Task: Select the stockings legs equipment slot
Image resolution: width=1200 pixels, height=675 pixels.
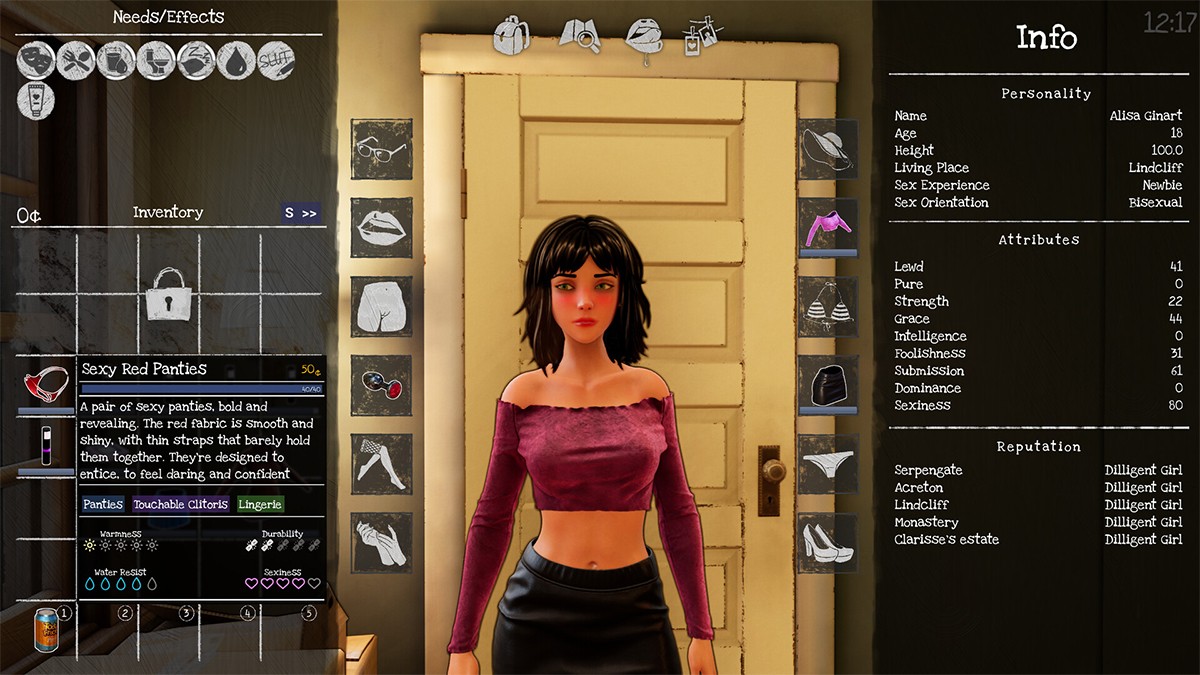Action: [381, 464]
